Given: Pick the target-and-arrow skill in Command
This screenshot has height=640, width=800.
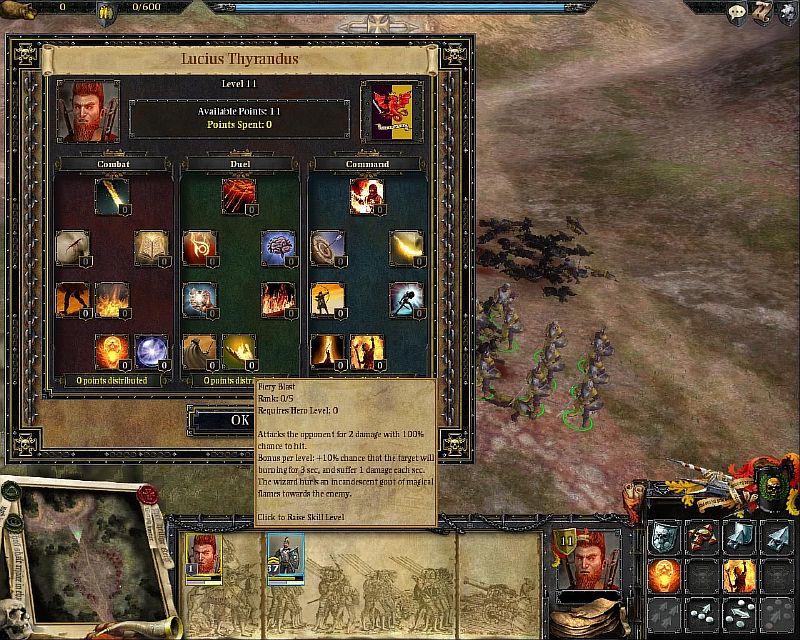Looking at the screenshot, I should click(327, 248).
